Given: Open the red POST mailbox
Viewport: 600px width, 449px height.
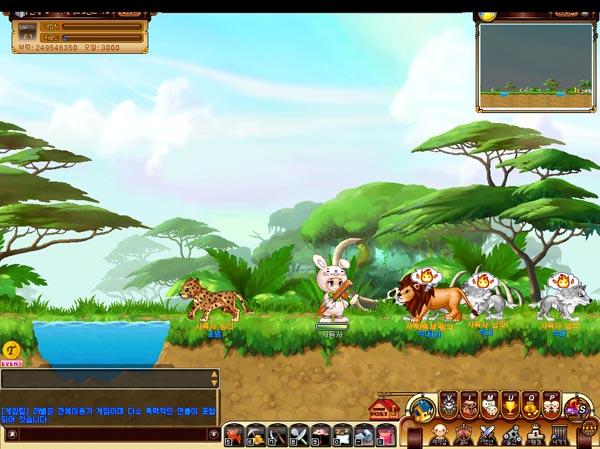Looking at the screenshot, I should (384, 408).
